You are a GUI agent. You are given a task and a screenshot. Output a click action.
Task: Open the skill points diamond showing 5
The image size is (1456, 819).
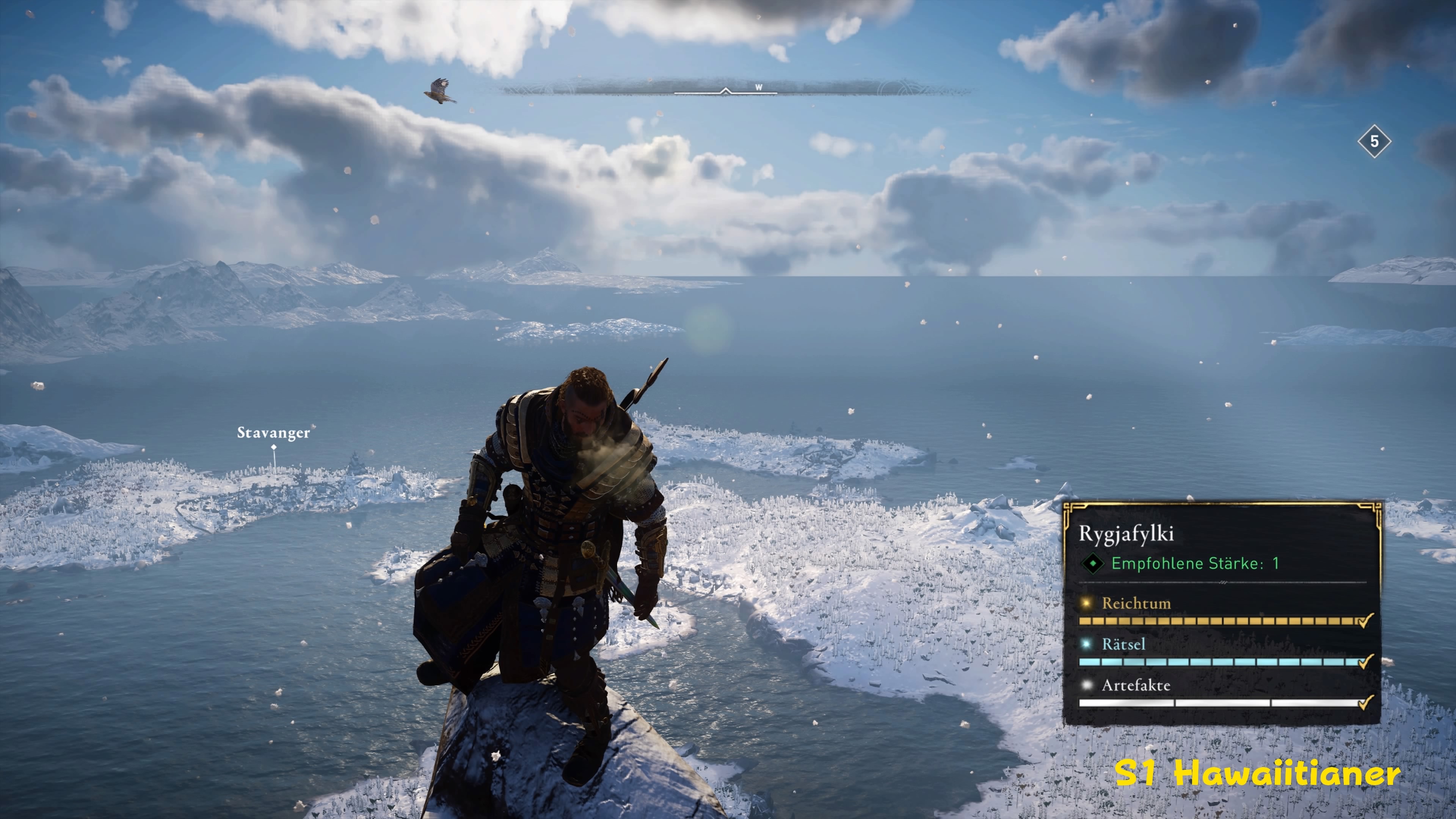[1374, 141]
